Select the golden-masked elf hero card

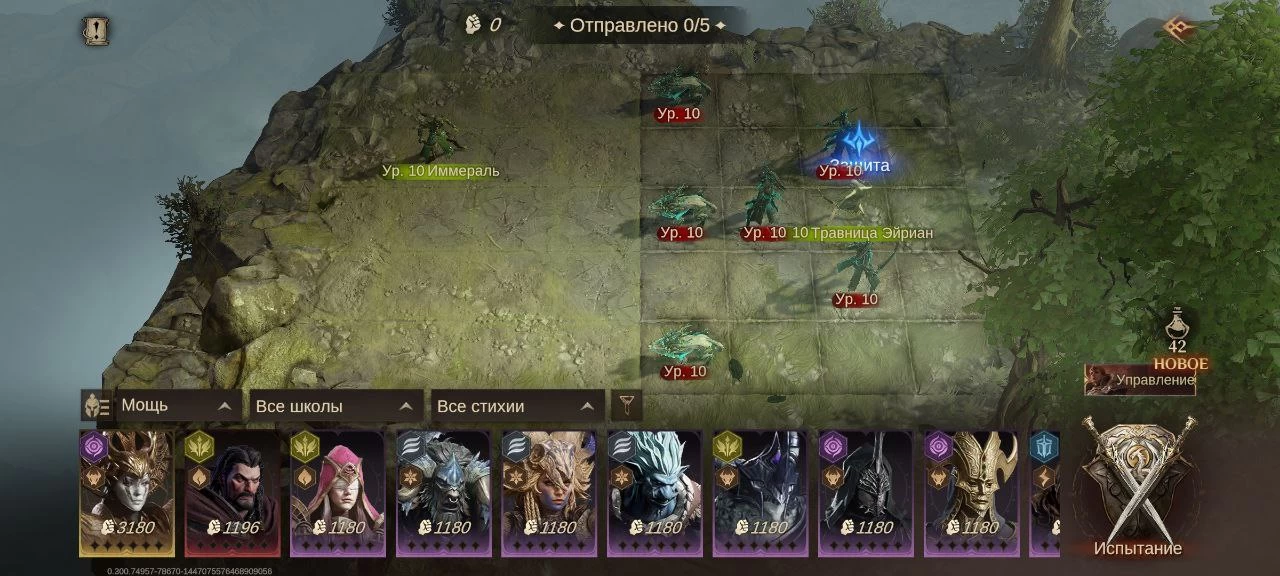click(x=972, y=492)
